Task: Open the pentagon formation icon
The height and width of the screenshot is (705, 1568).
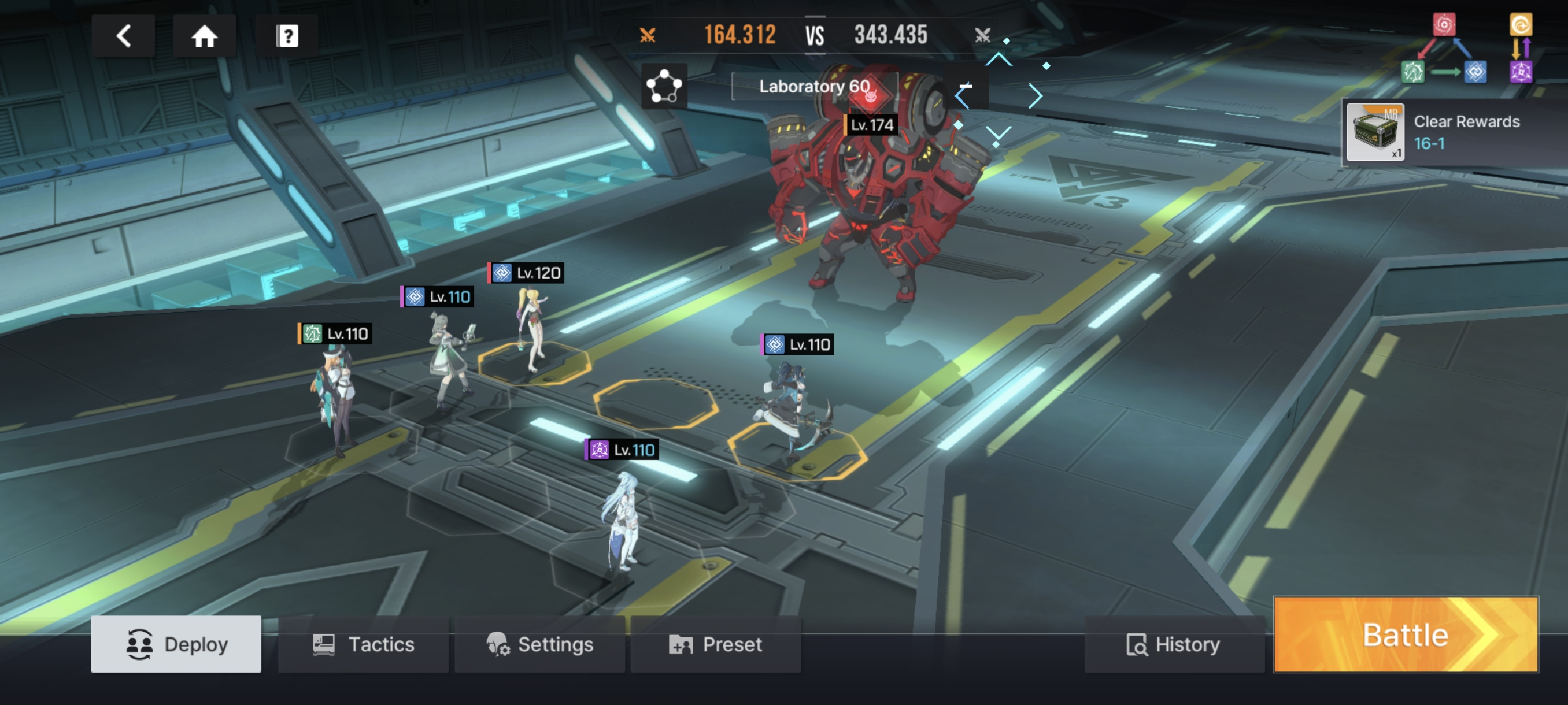Action: pyautogui.click(x=664, y=86)
